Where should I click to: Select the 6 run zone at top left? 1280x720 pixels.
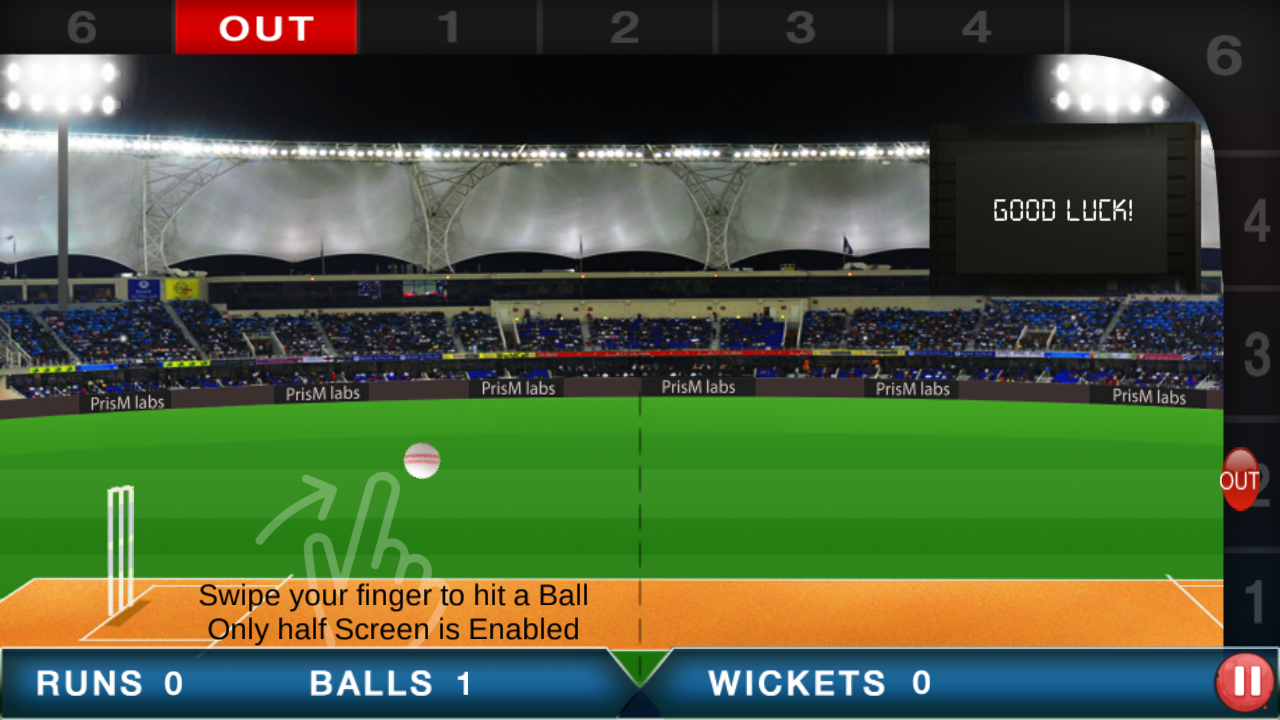pyautogui.click(x=80, y=25)
